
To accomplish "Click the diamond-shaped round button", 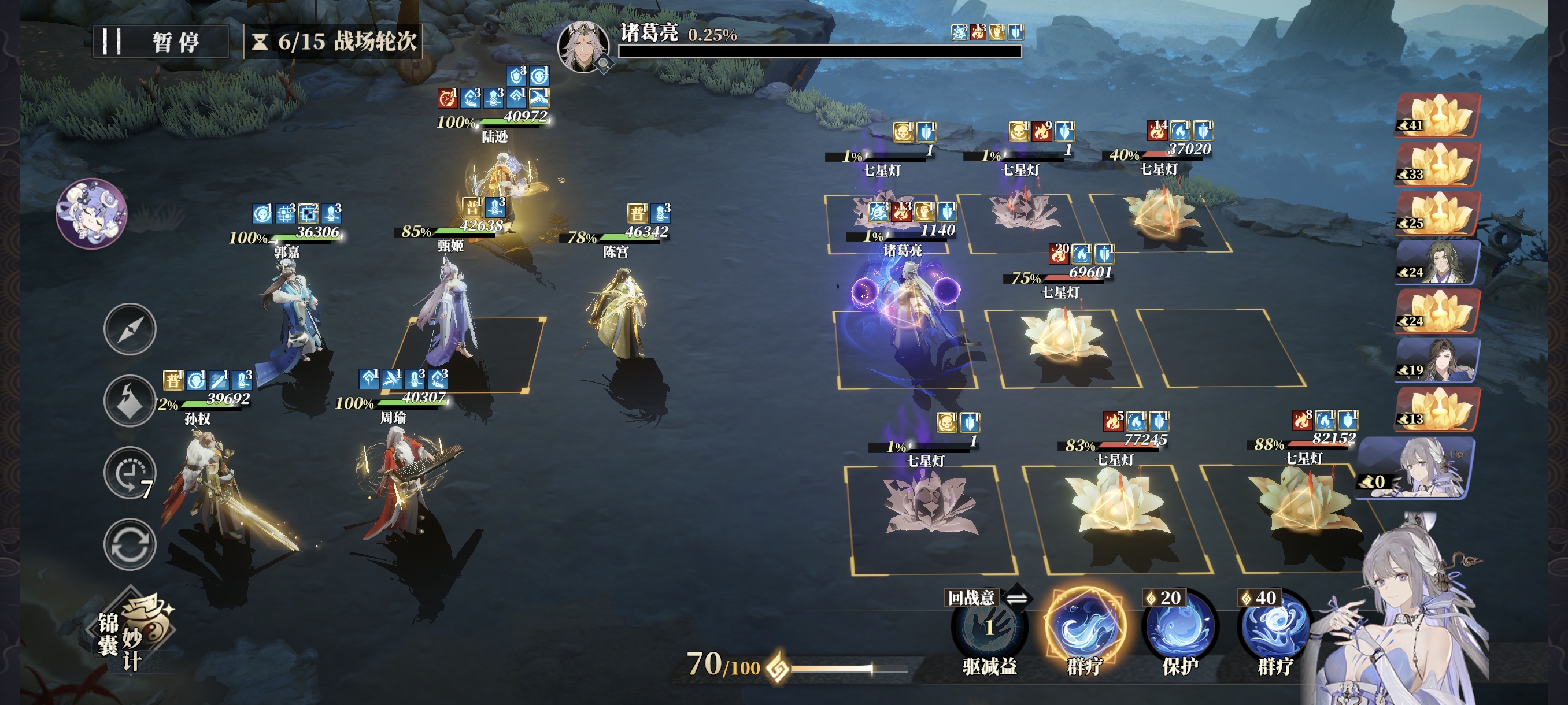I will 130,401.
